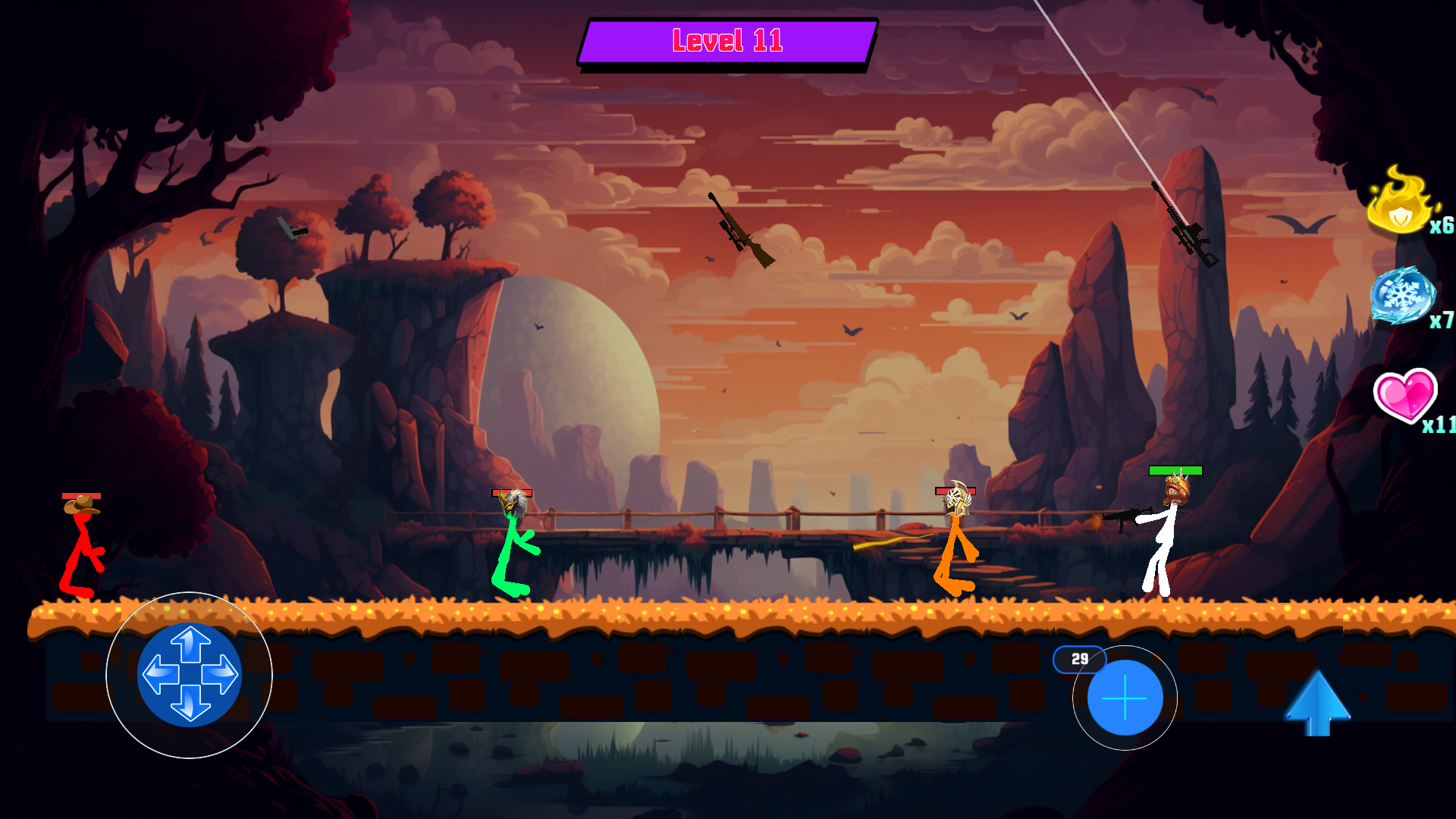
Task: Tap the ammo counter showing 29
Action: [1081, 661]
